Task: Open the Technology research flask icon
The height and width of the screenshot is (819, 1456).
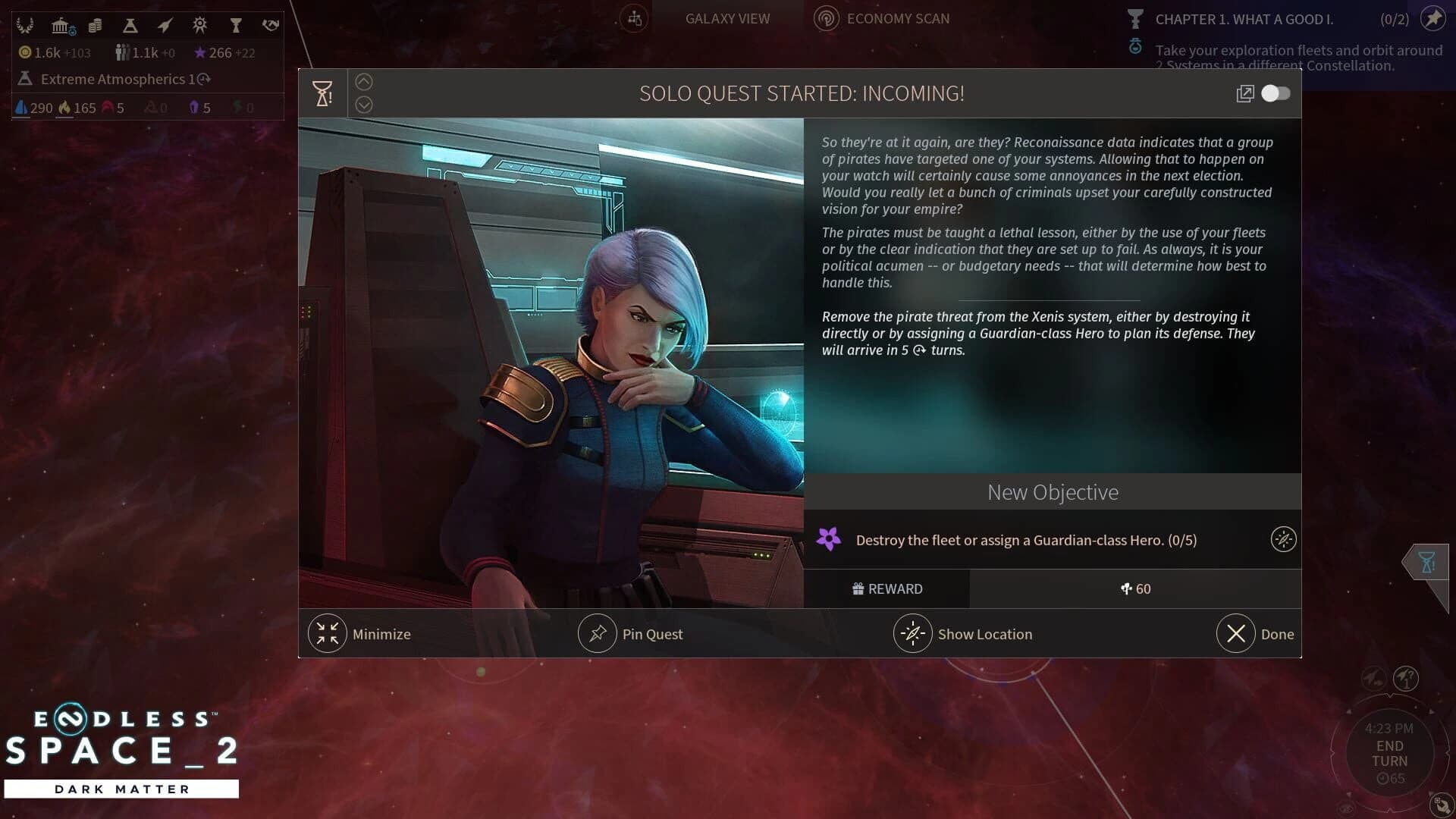Action: 130,24
